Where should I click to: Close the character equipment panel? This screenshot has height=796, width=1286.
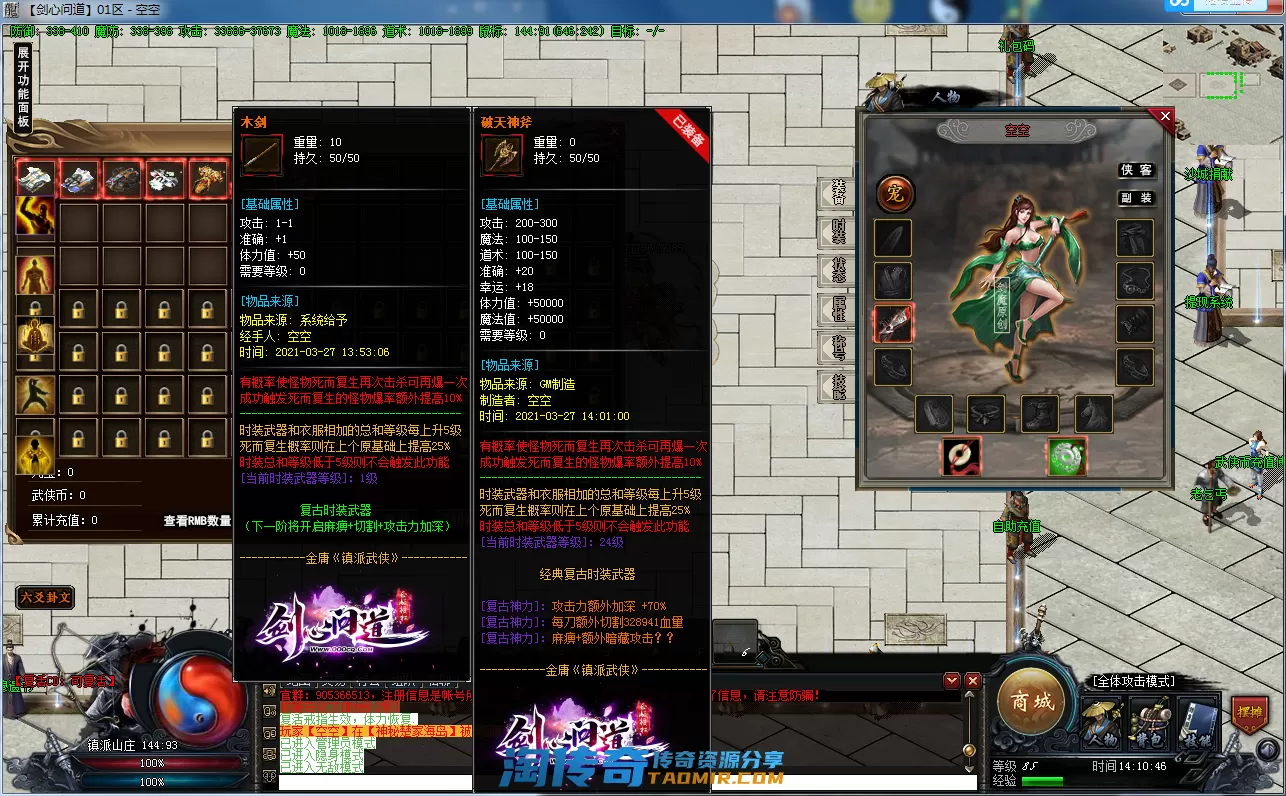click(x=1165, y=117)
